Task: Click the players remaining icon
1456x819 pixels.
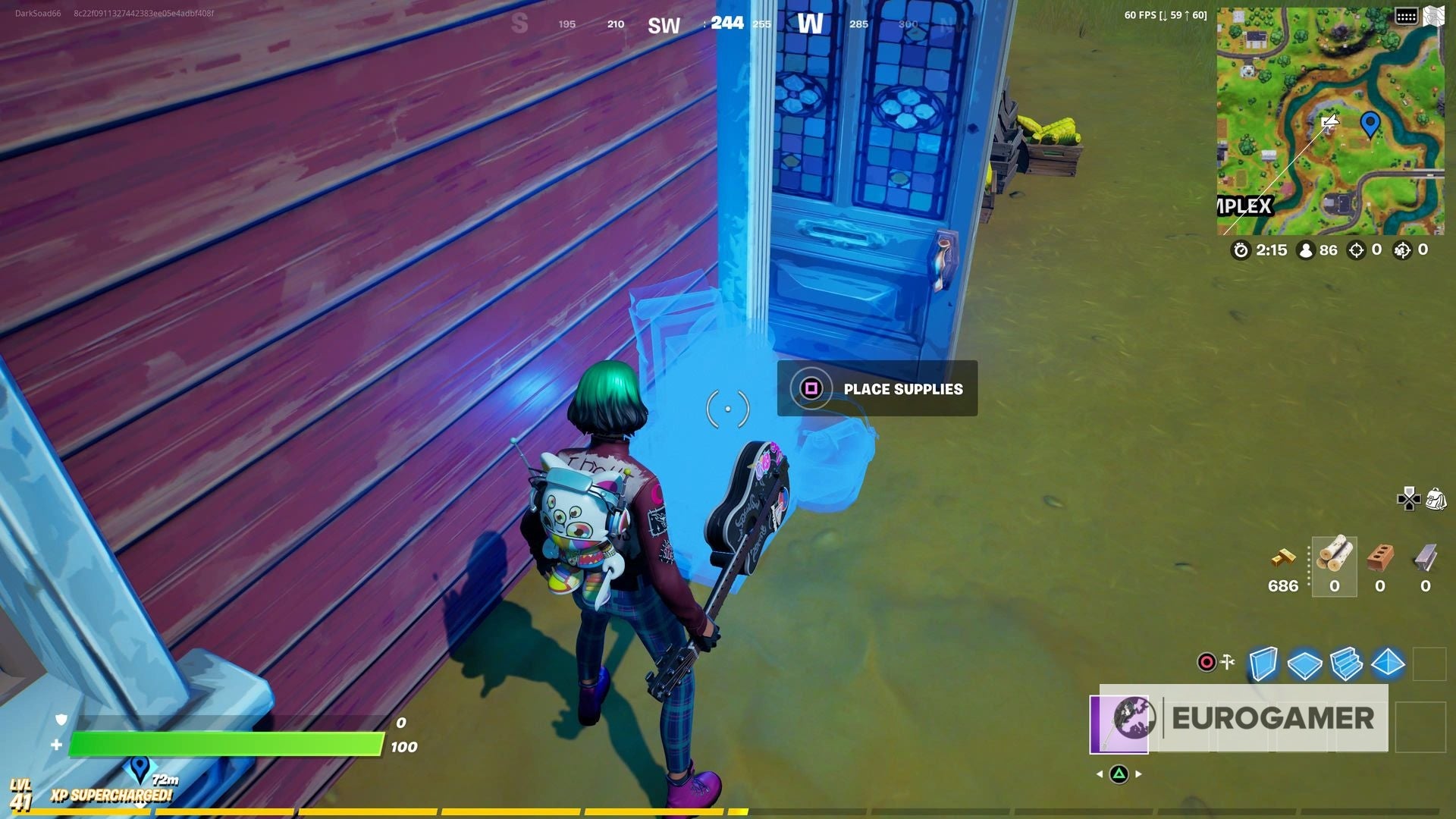Action: pos(1306,250)
